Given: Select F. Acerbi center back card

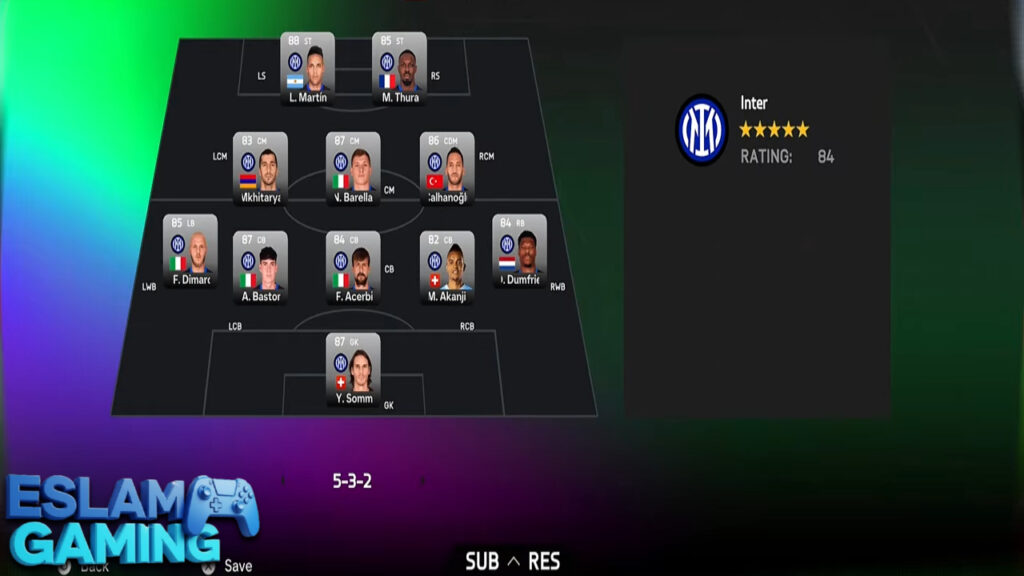Looking at the screenshot, I should click(x=353, y=267).
